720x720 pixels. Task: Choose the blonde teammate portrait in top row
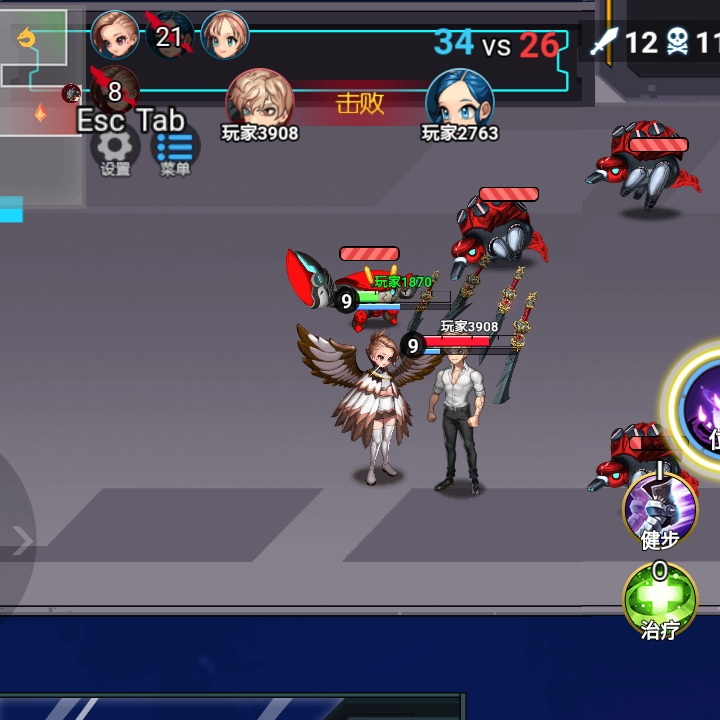point(225,36)
